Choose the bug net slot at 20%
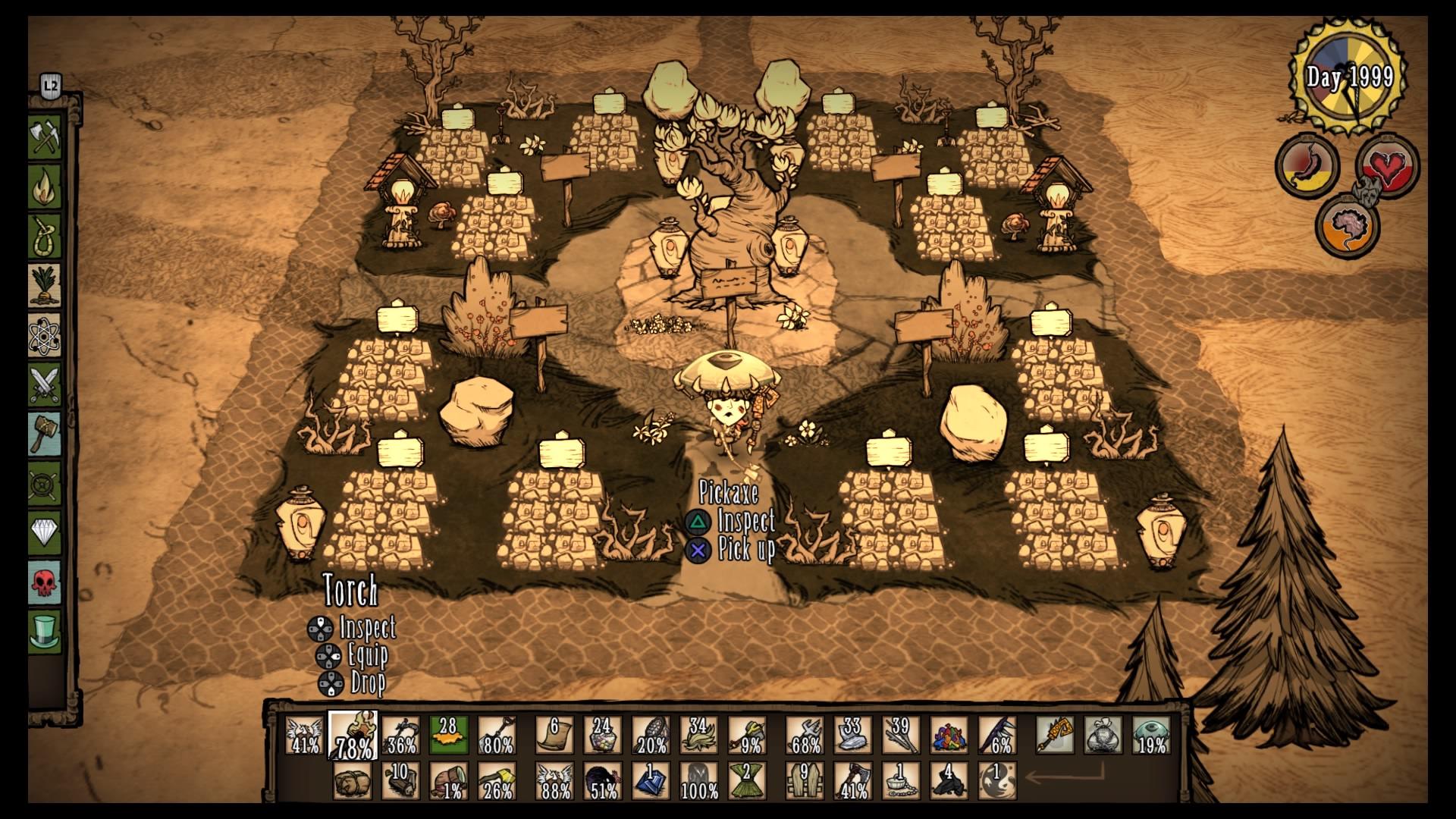The width and height of the screenshot is (1456, 819). click(651, 735)
